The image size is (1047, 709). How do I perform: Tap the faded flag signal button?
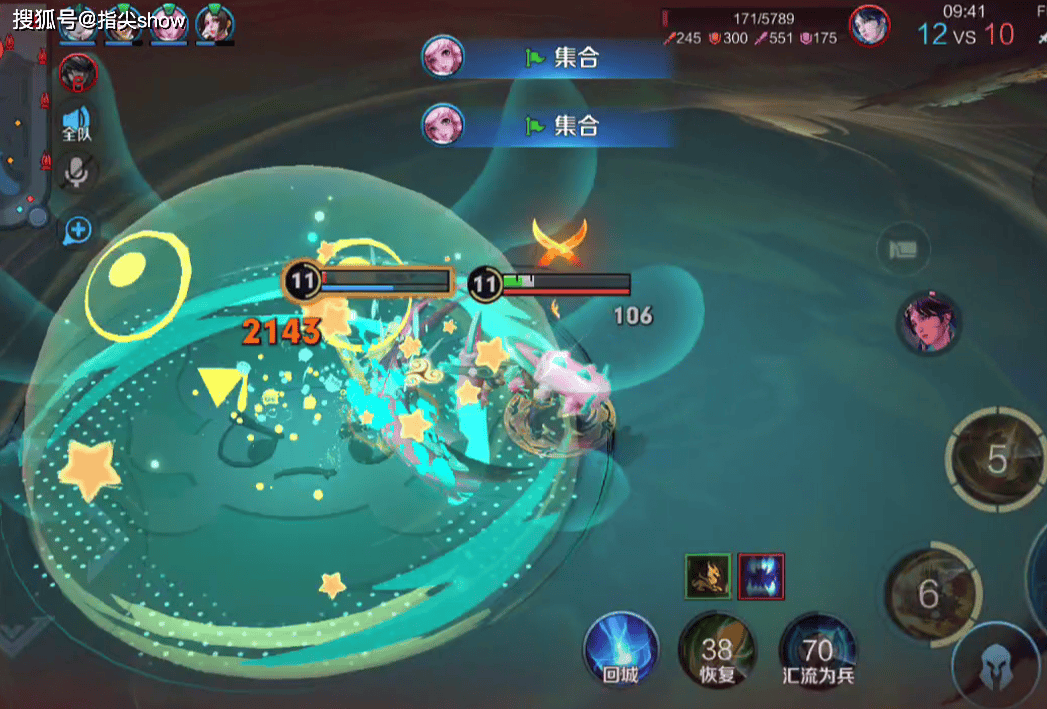click(903, 248)
